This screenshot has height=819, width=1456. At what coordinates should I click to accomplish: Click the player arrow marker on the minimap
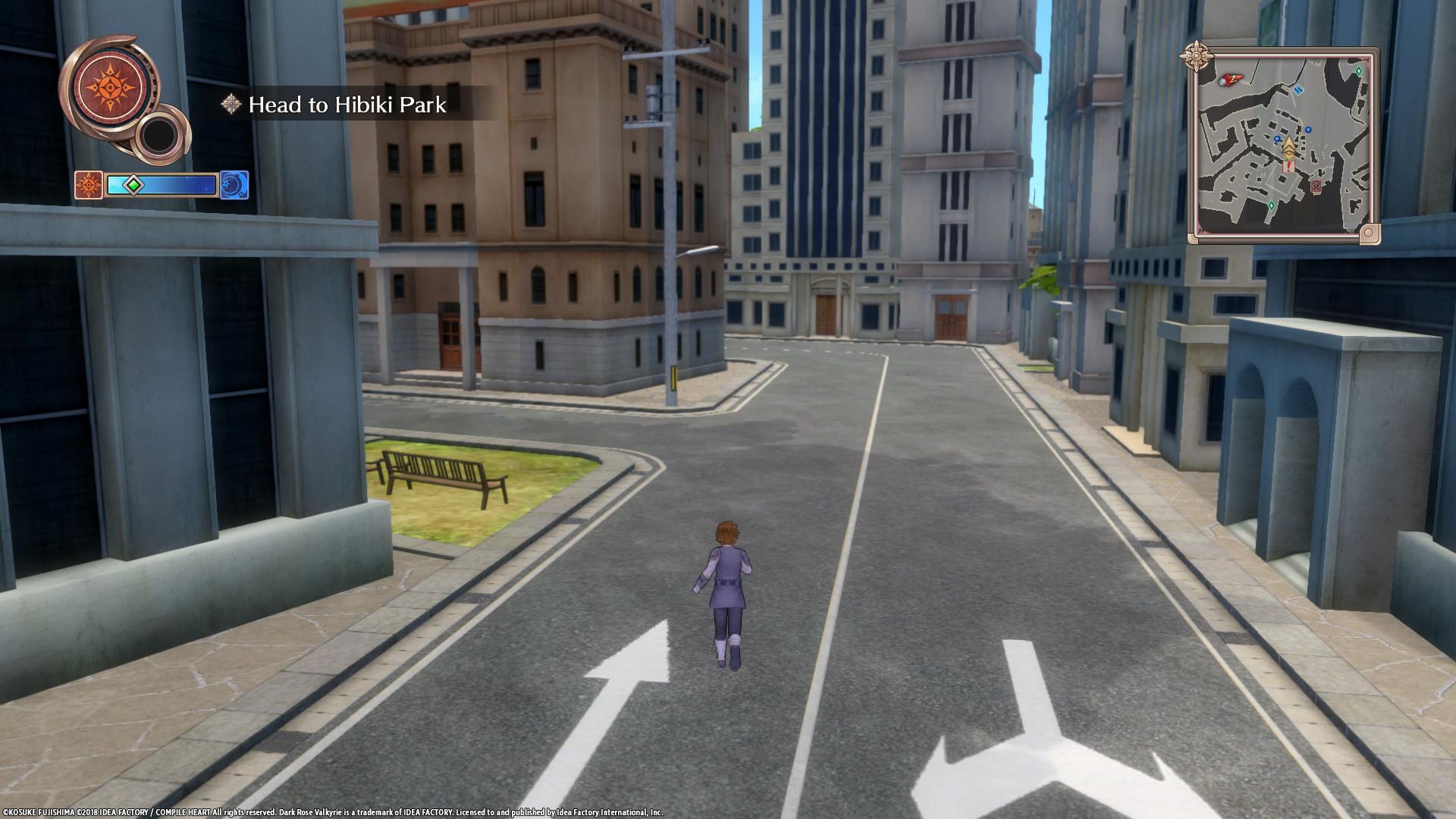(x=1289, y=146)
